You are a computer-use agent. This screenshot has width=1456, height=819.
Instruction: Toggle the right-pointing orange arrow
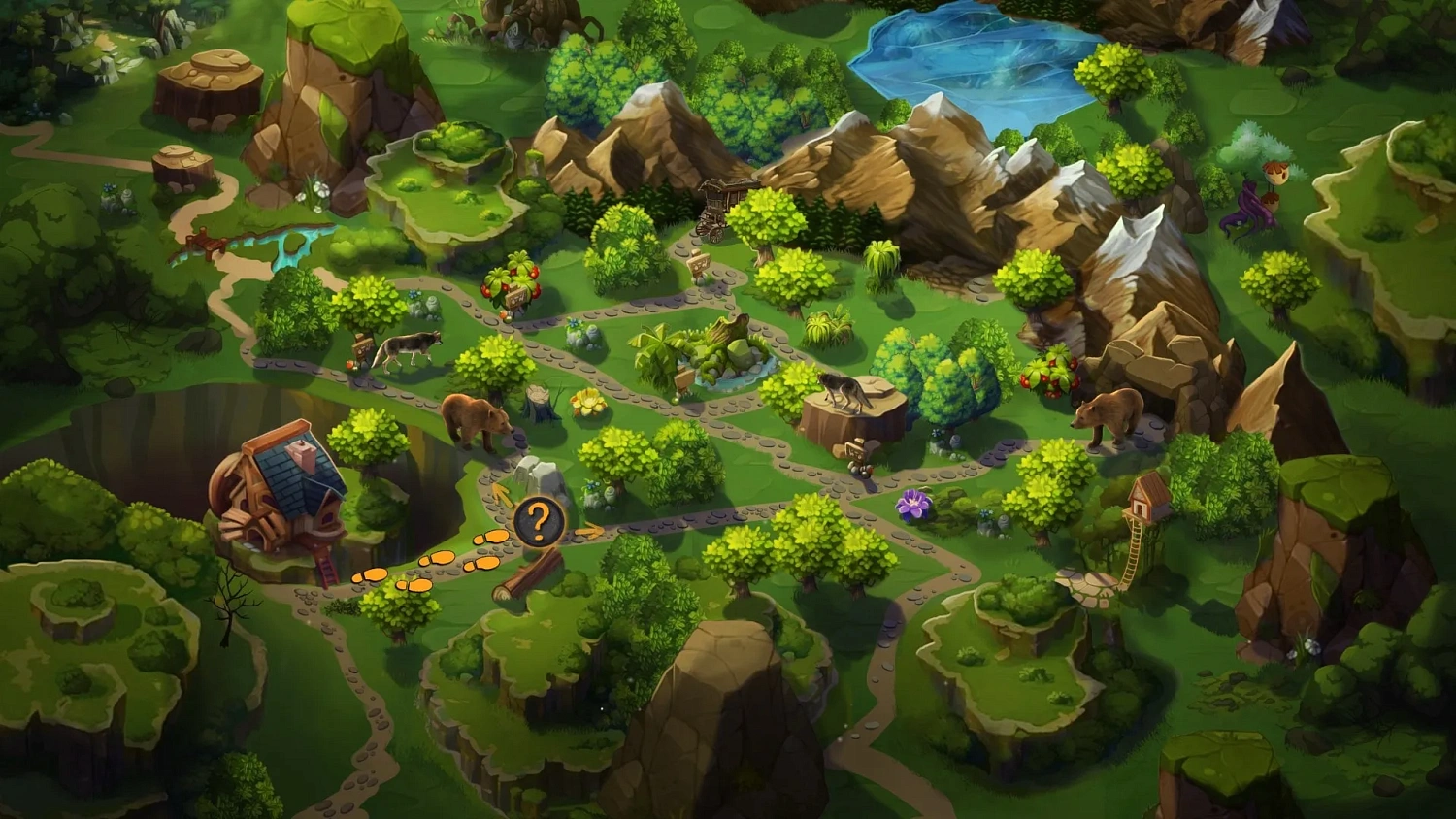point(591,530)
